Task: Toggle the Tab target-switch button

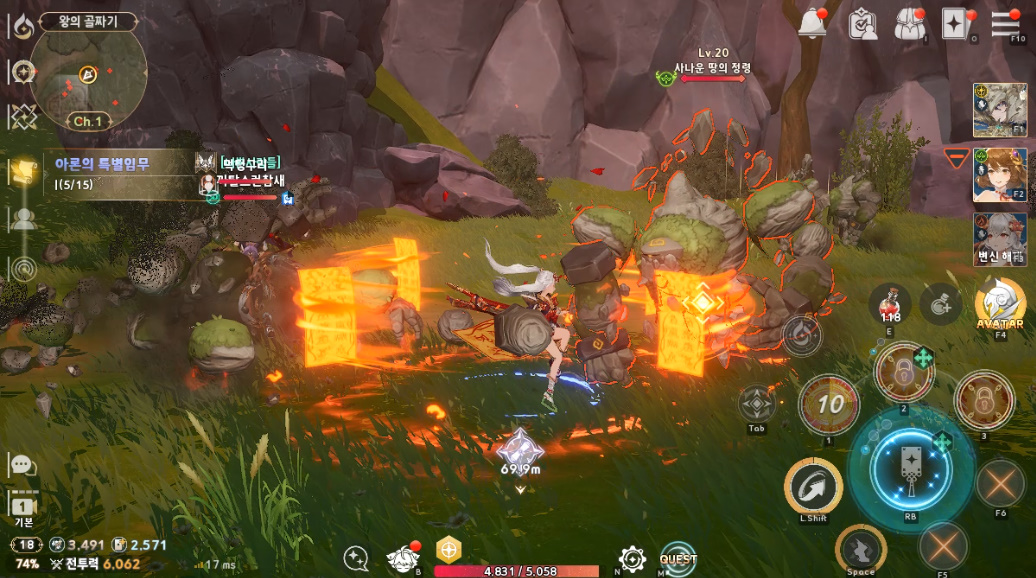Action: click(x=757, y=404)
